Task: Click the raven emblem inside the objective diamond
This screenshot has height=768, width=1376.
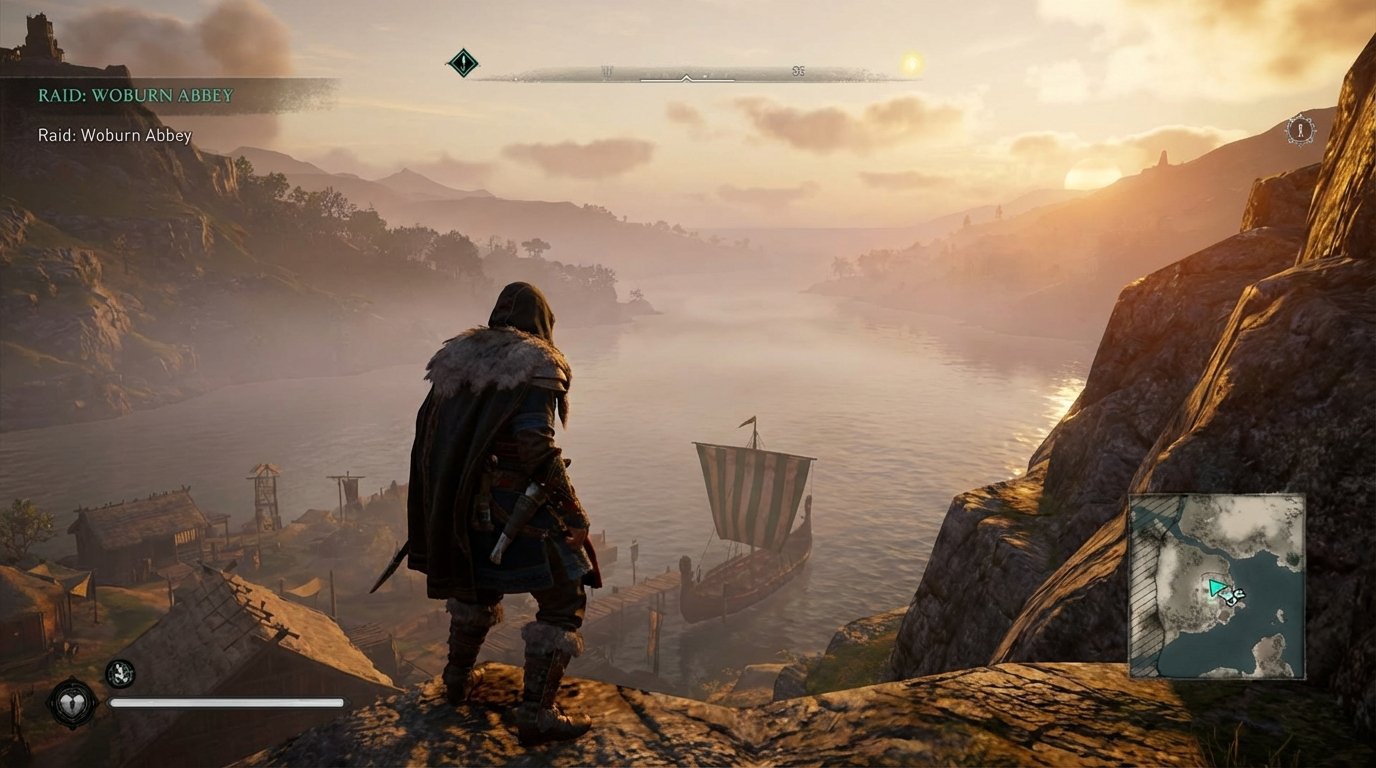Action: [463, 62]
